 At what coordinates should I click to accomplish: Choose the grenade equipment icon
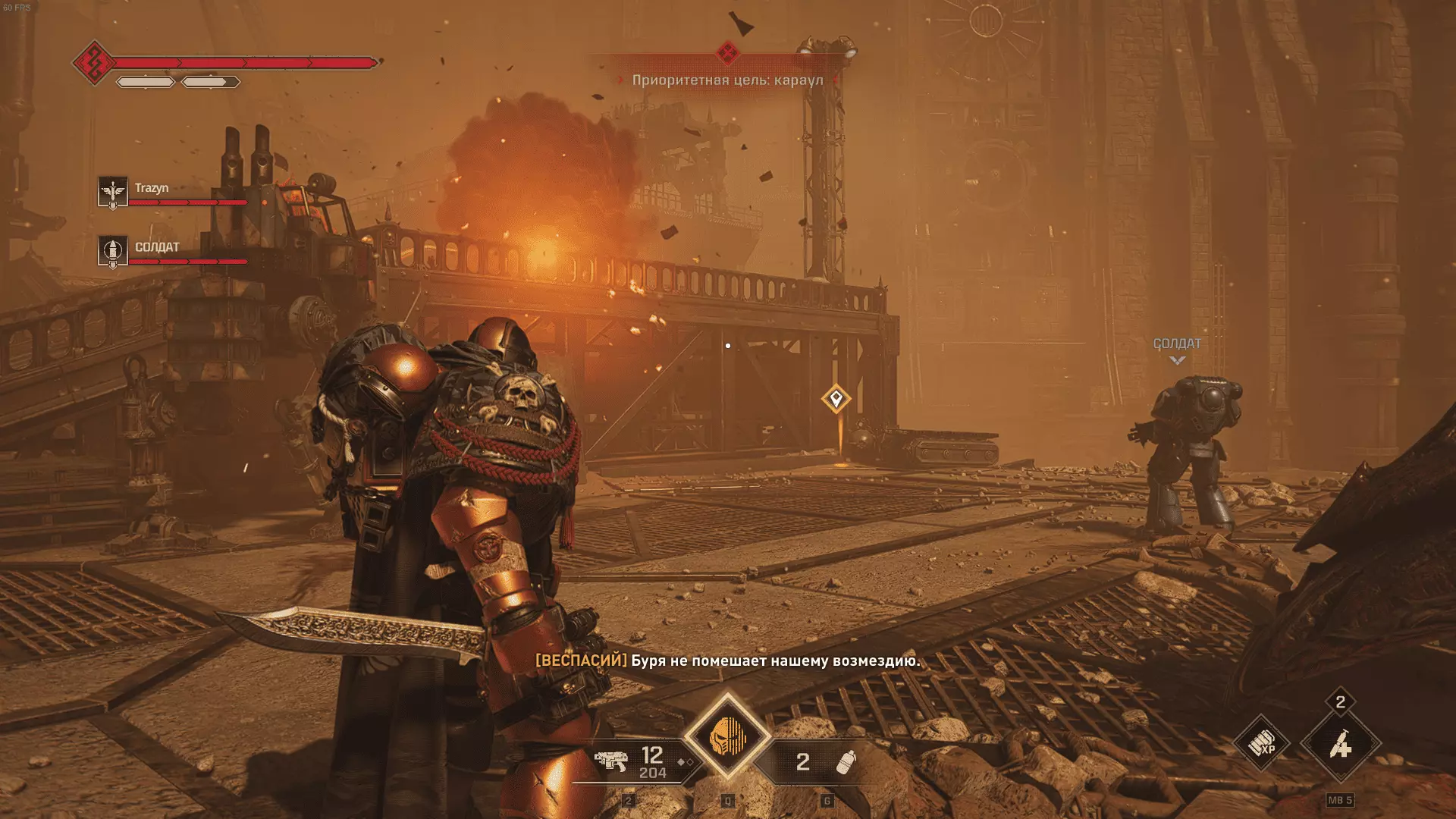click(x=846, y=761)
